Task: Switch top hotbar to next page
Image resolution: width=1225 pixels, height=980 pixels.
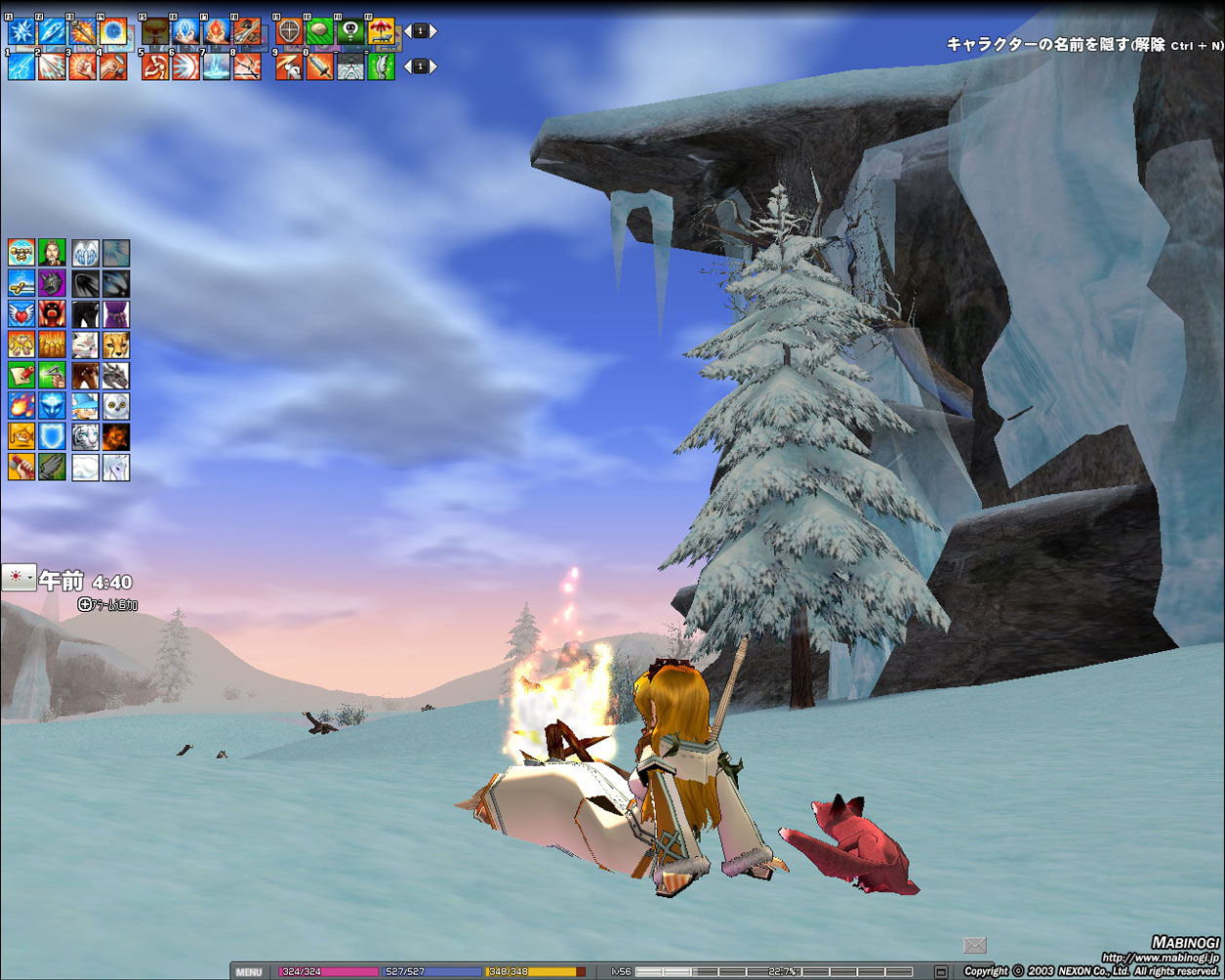Action: pos(433,31)
